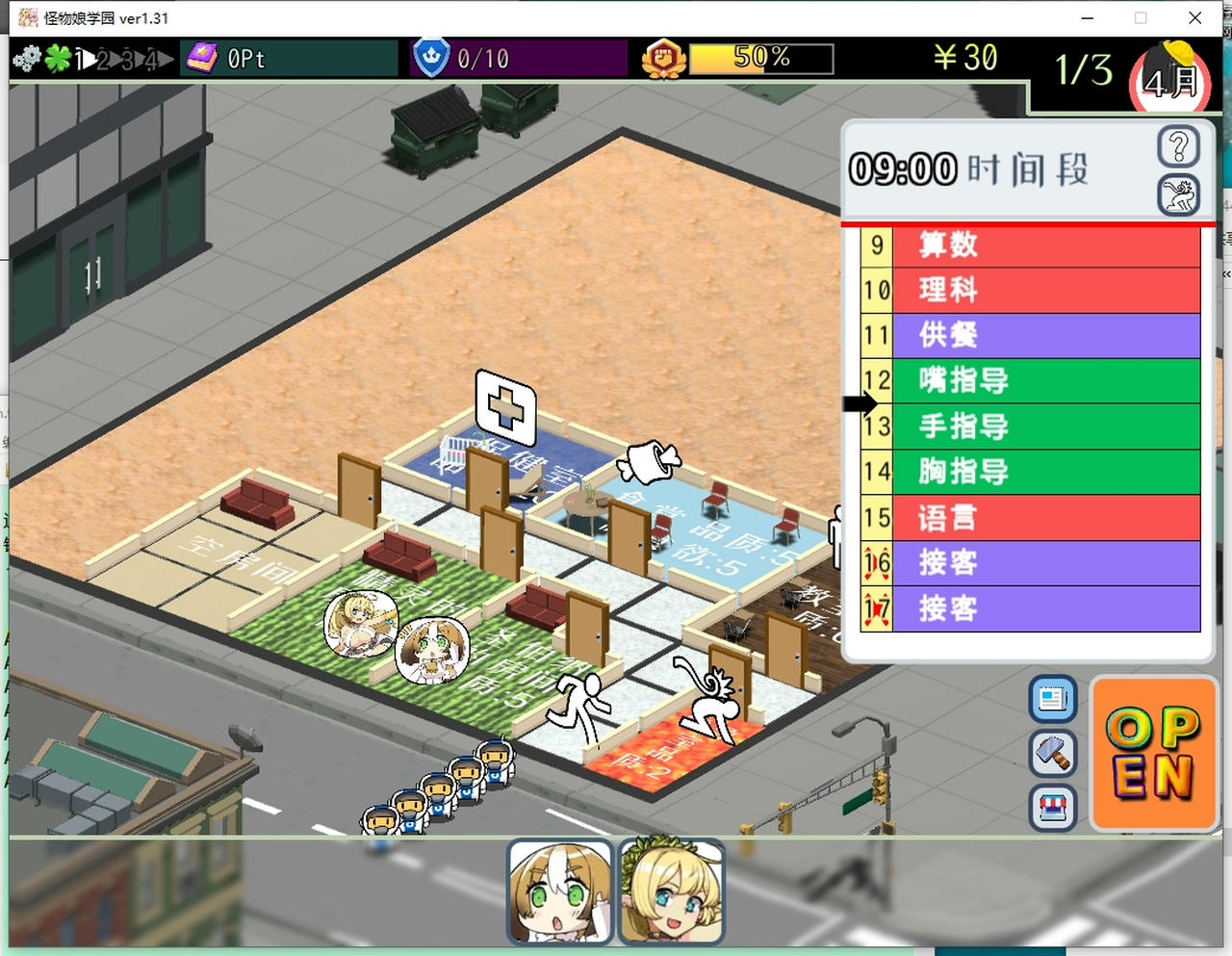Select the left character portrait at bottom
The height and width of the screenshot is (956, 1232).
coord(560,891)
